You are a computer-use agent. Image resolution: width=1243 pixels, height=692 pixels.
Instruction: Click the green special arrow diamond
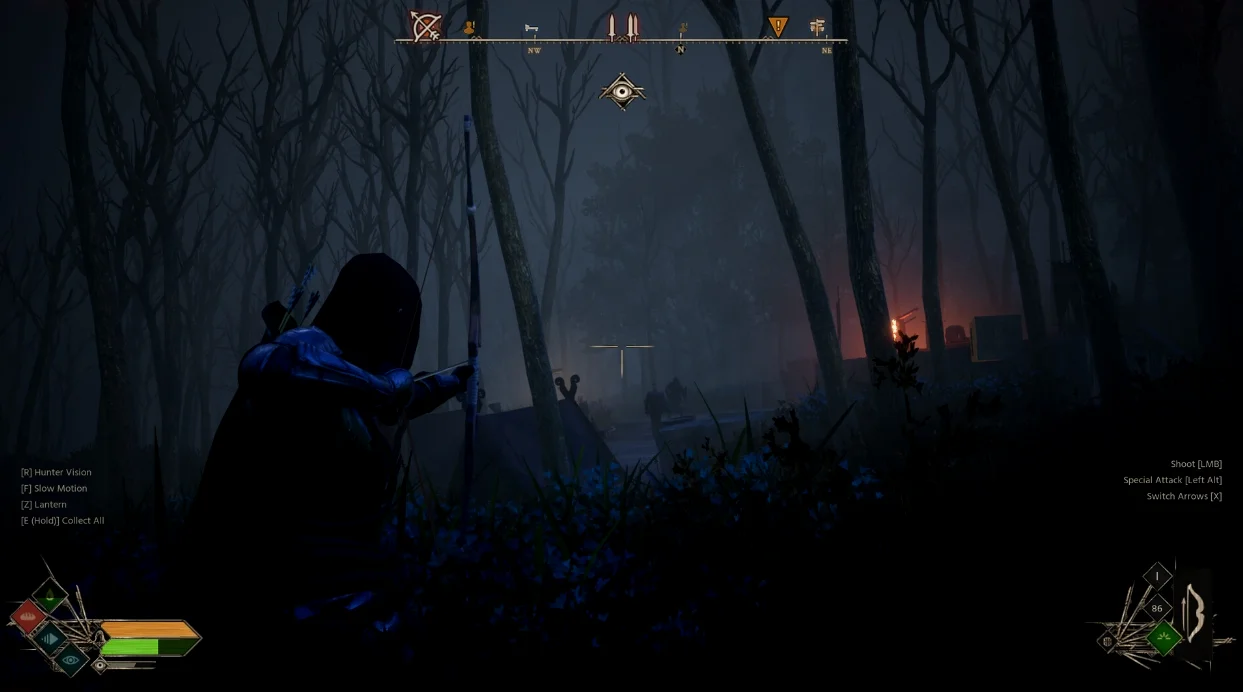click(1163, 637)
